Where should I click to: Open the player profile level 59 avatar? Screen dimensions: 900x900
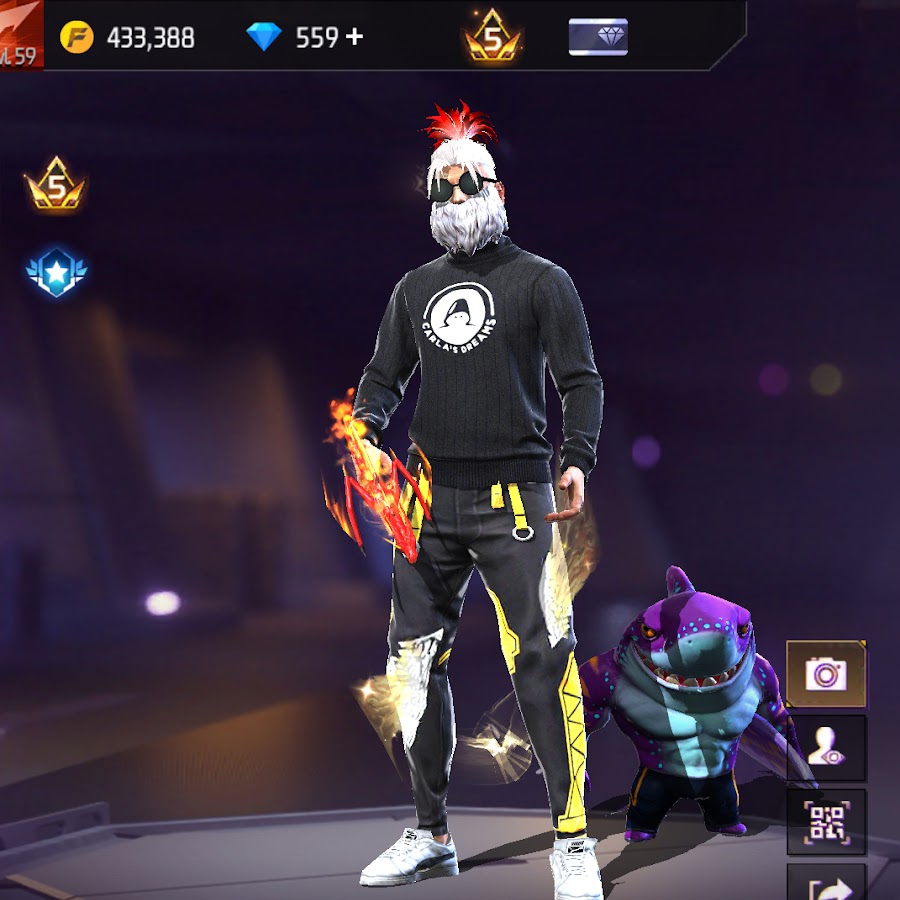[20, 32]
